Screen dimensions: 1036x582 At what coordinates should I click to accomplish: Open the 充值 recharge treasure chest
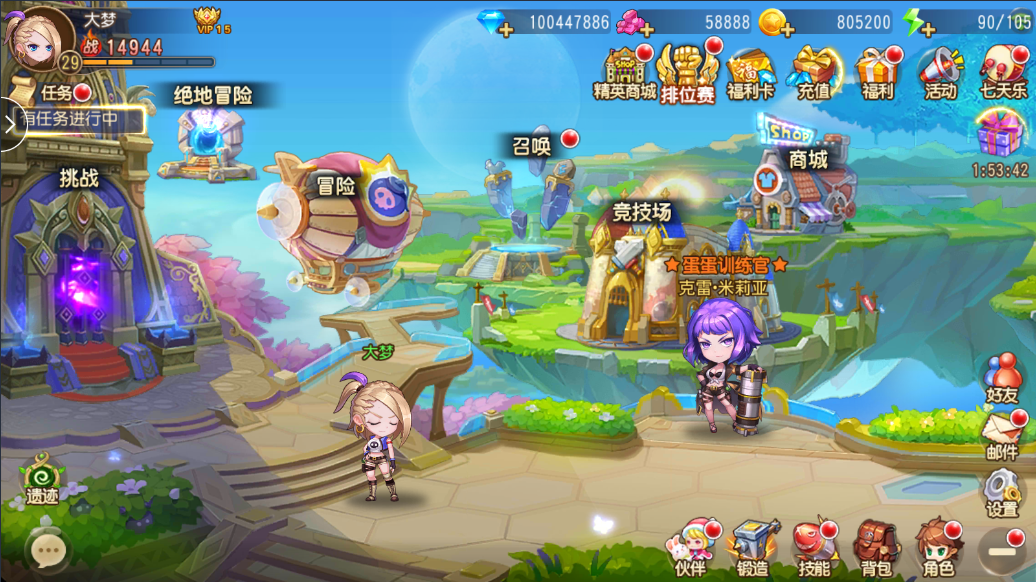tap(814, 72)
